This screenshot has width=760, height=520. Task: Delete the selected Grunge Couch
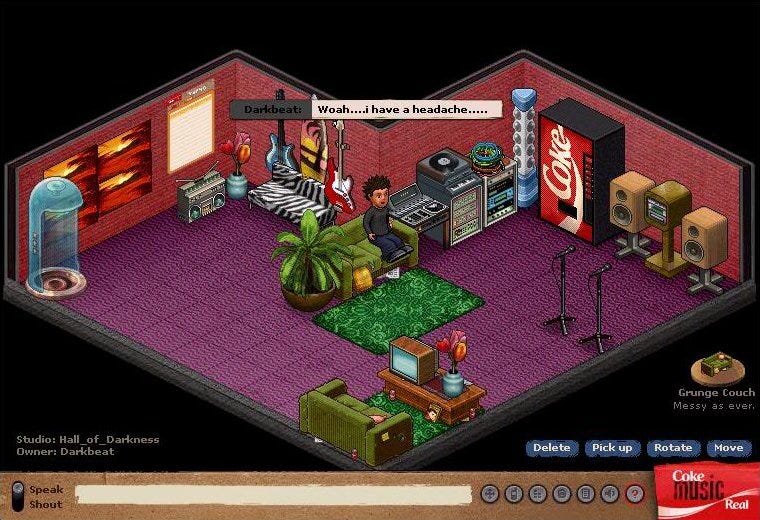pyautogui.click(x=551, y=448)
